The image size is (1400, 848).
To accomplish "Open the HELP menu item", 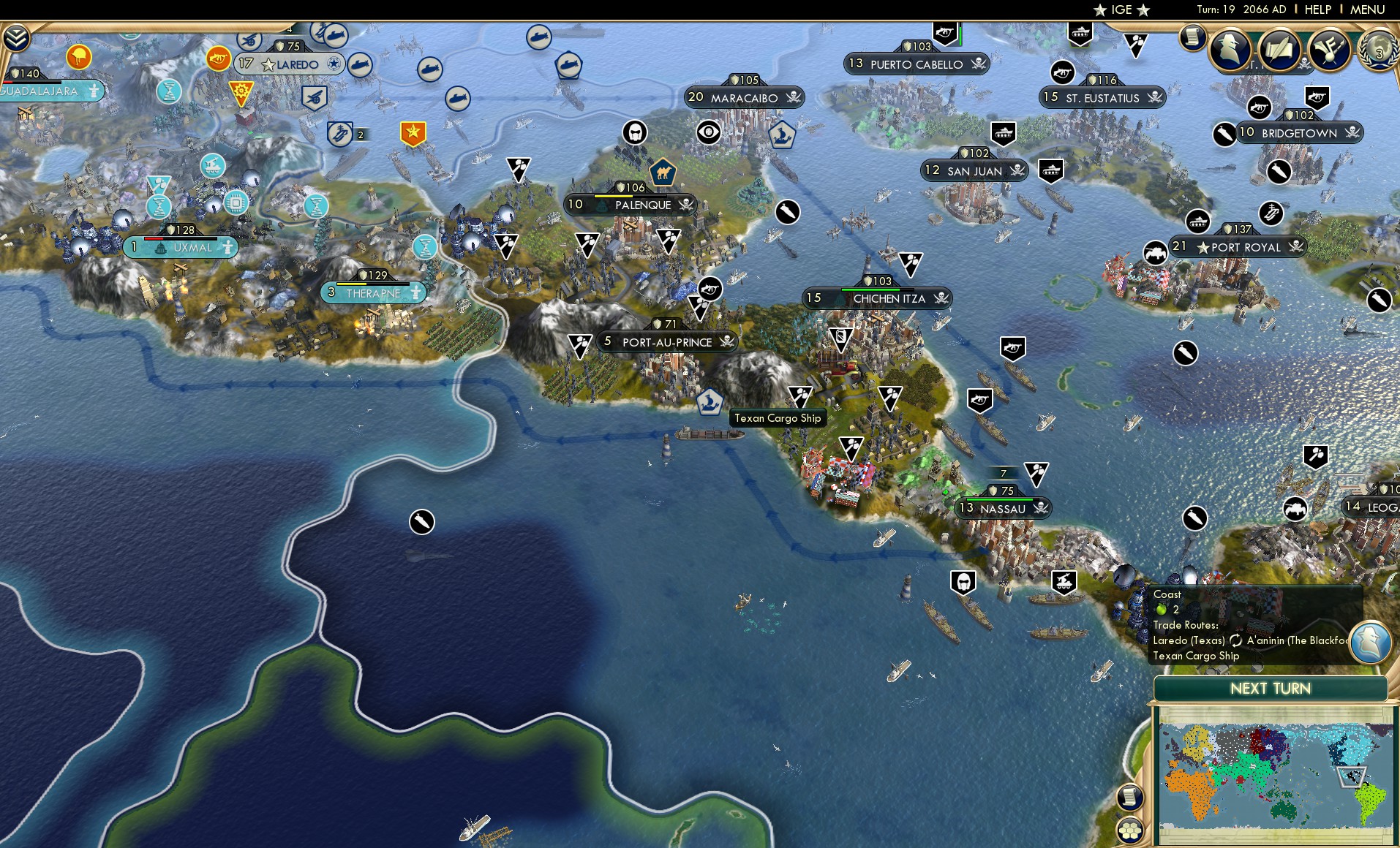I will (1317, 10).
